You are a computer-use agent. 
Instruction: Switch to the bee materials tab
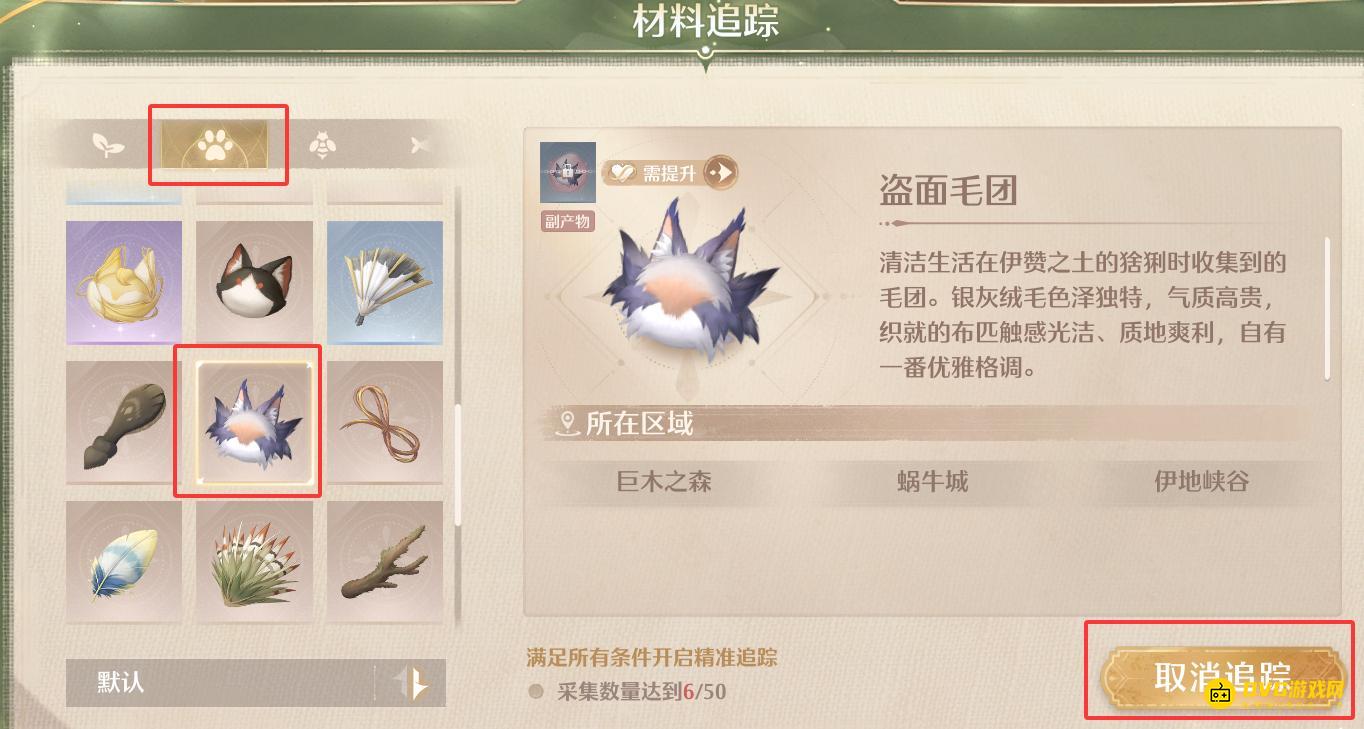320,144
